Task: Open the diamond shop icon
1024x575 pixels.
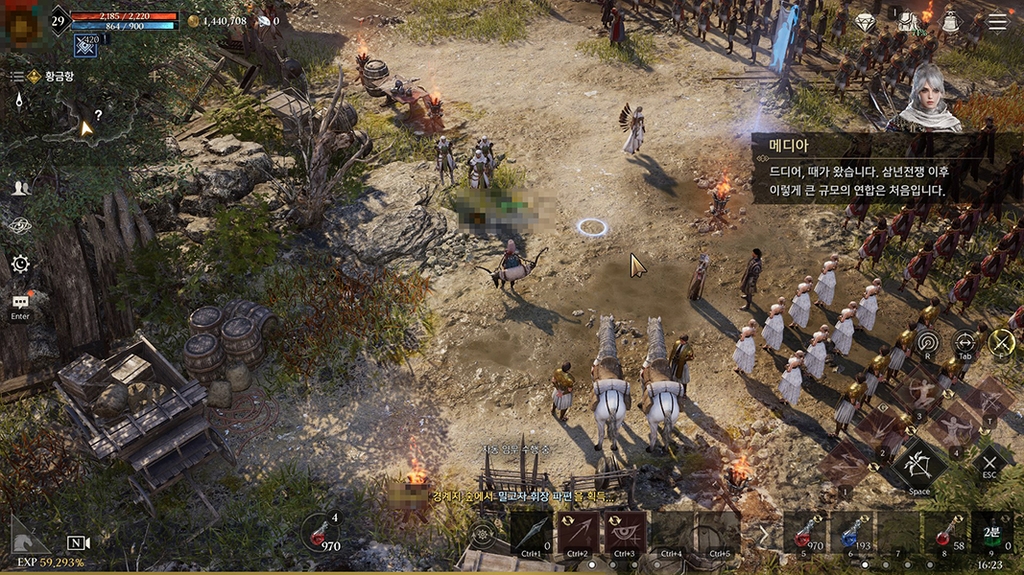Action: [866, 22]
